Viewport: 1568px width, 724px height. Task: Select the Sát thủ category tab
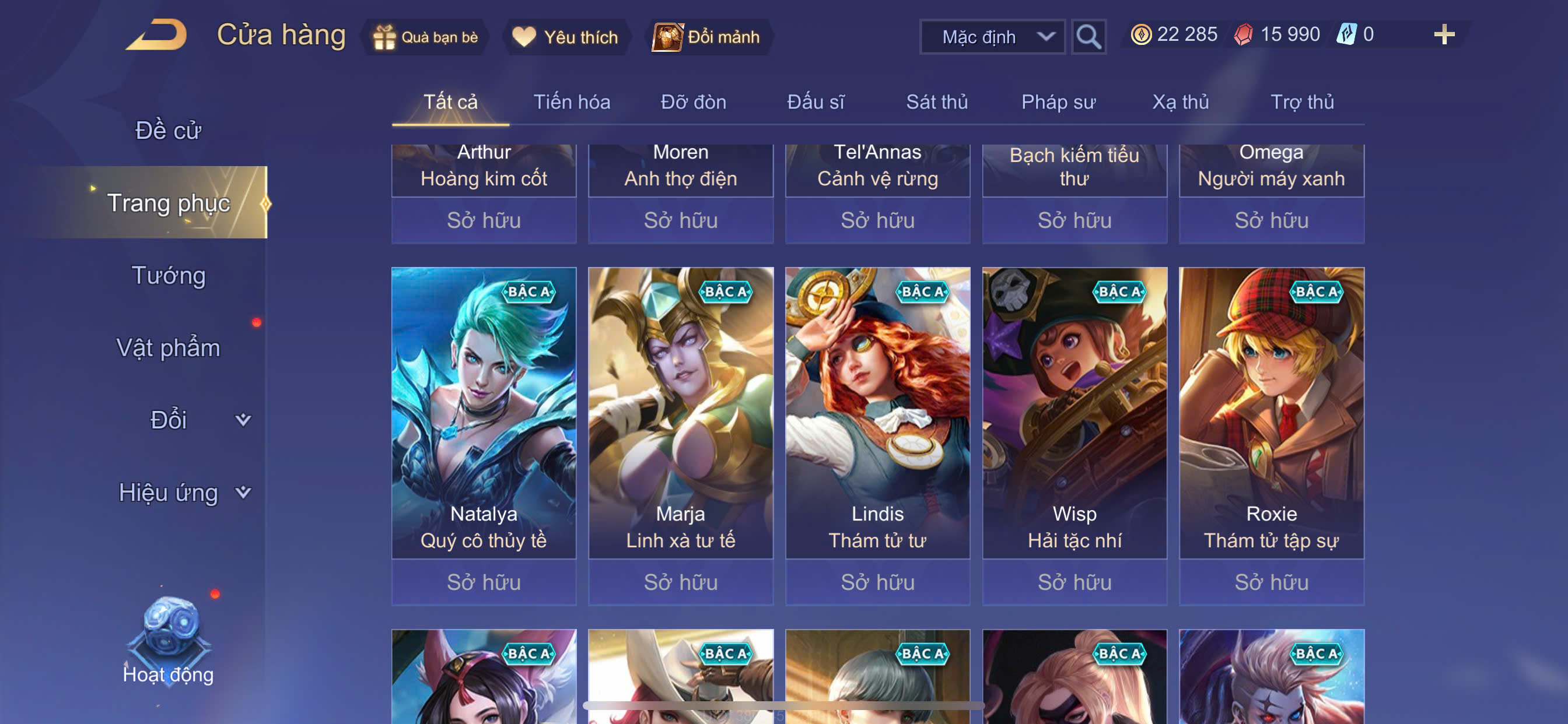[936, 102]
